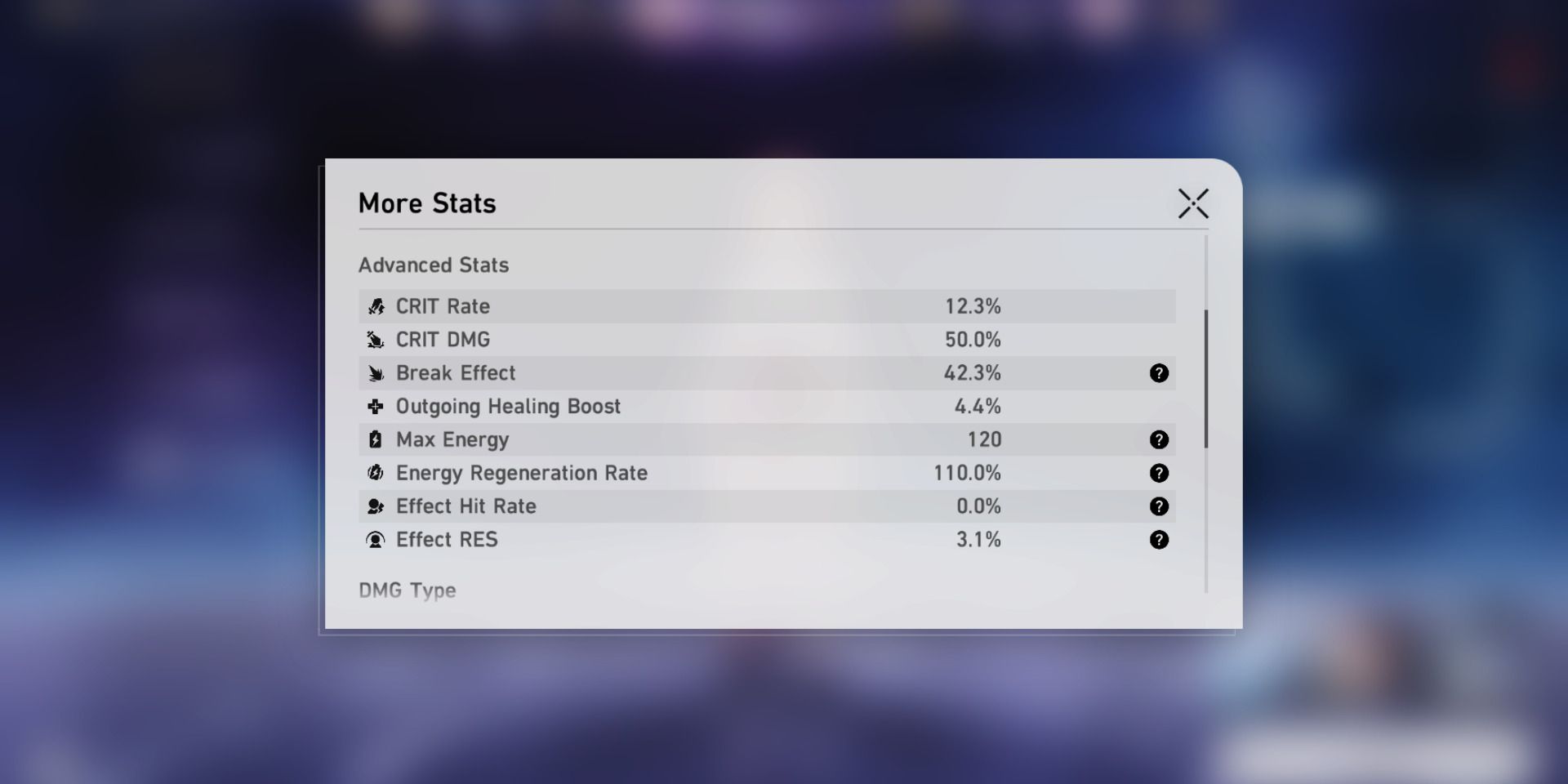Open the Effect RES help tooltip

[1159, 540]
